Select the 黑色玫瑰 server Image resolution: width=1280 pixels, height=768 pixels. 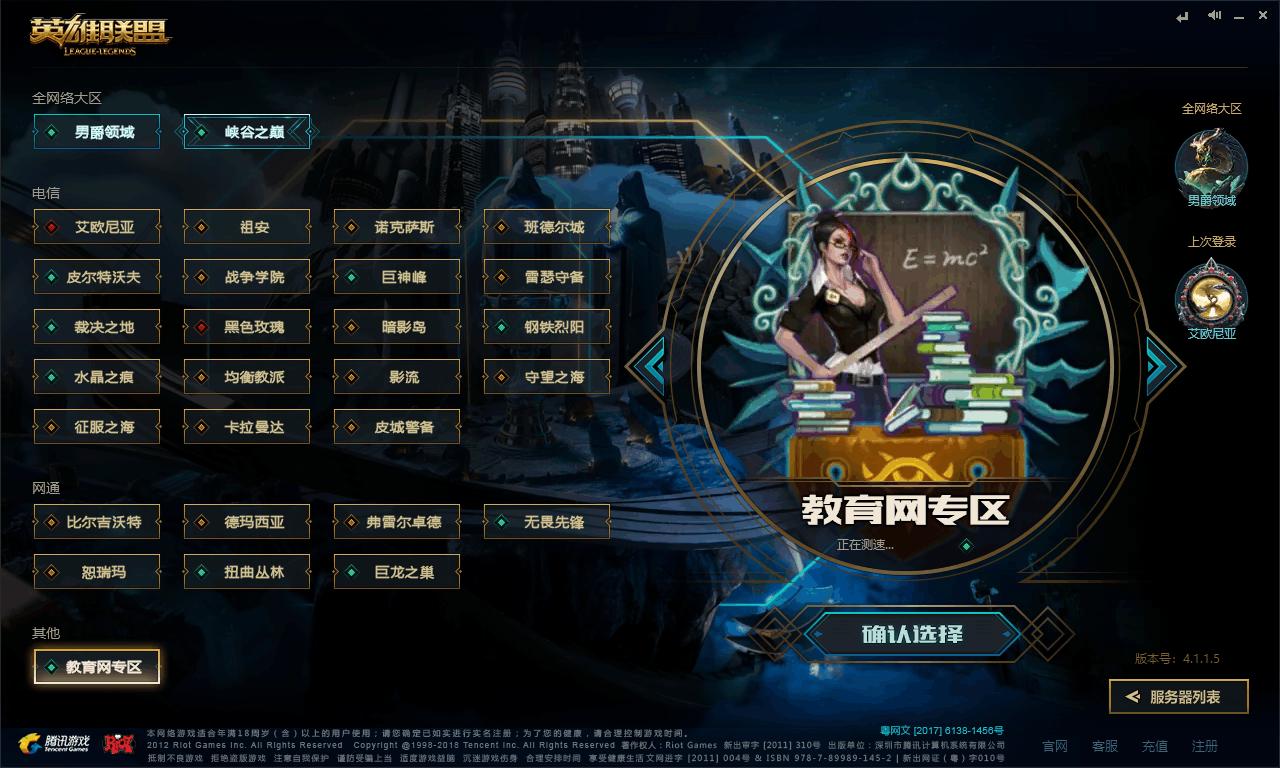tap(246, 327)
